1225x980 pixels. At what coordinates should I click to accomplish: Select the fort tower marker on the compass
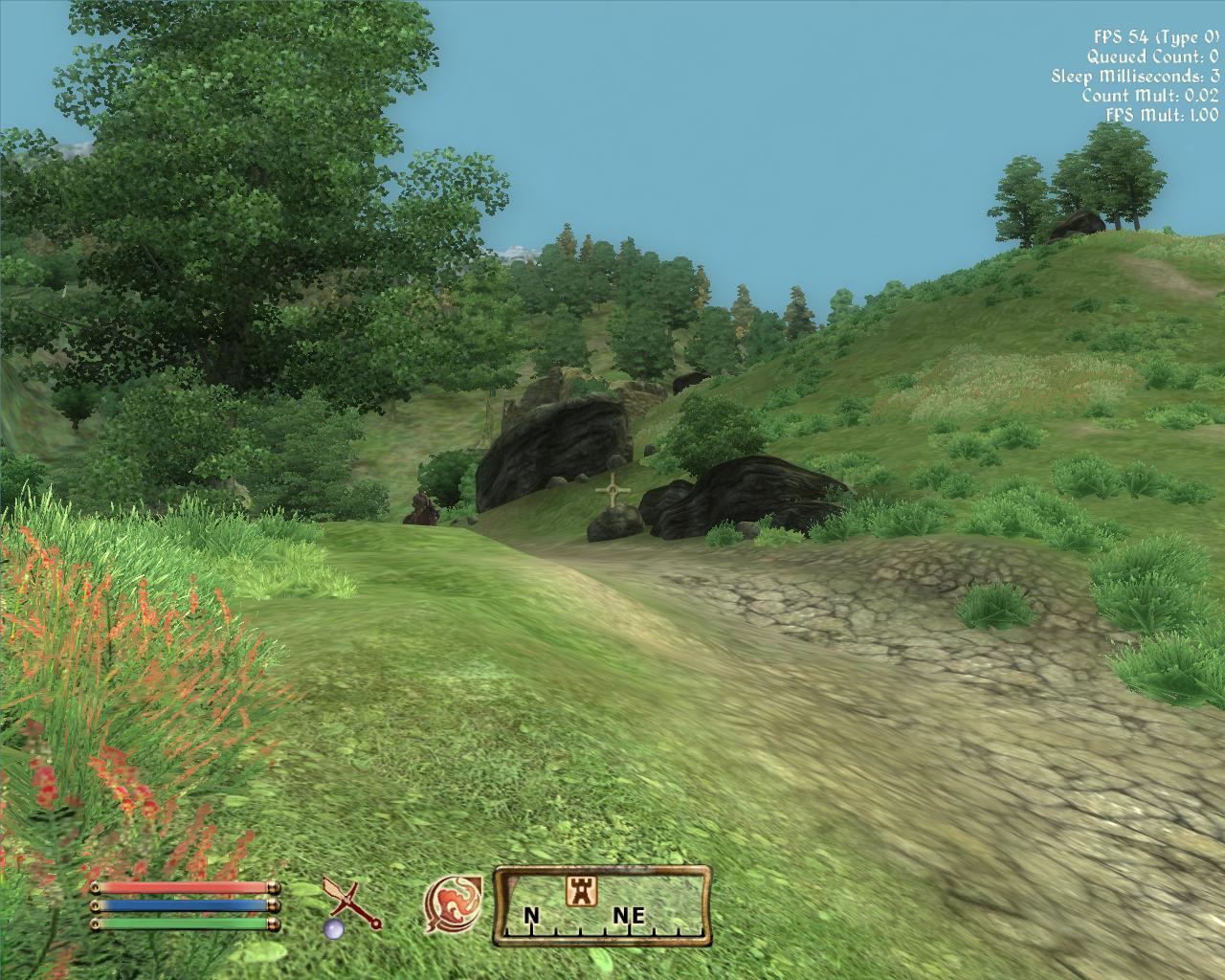click(x=578, y=890)
